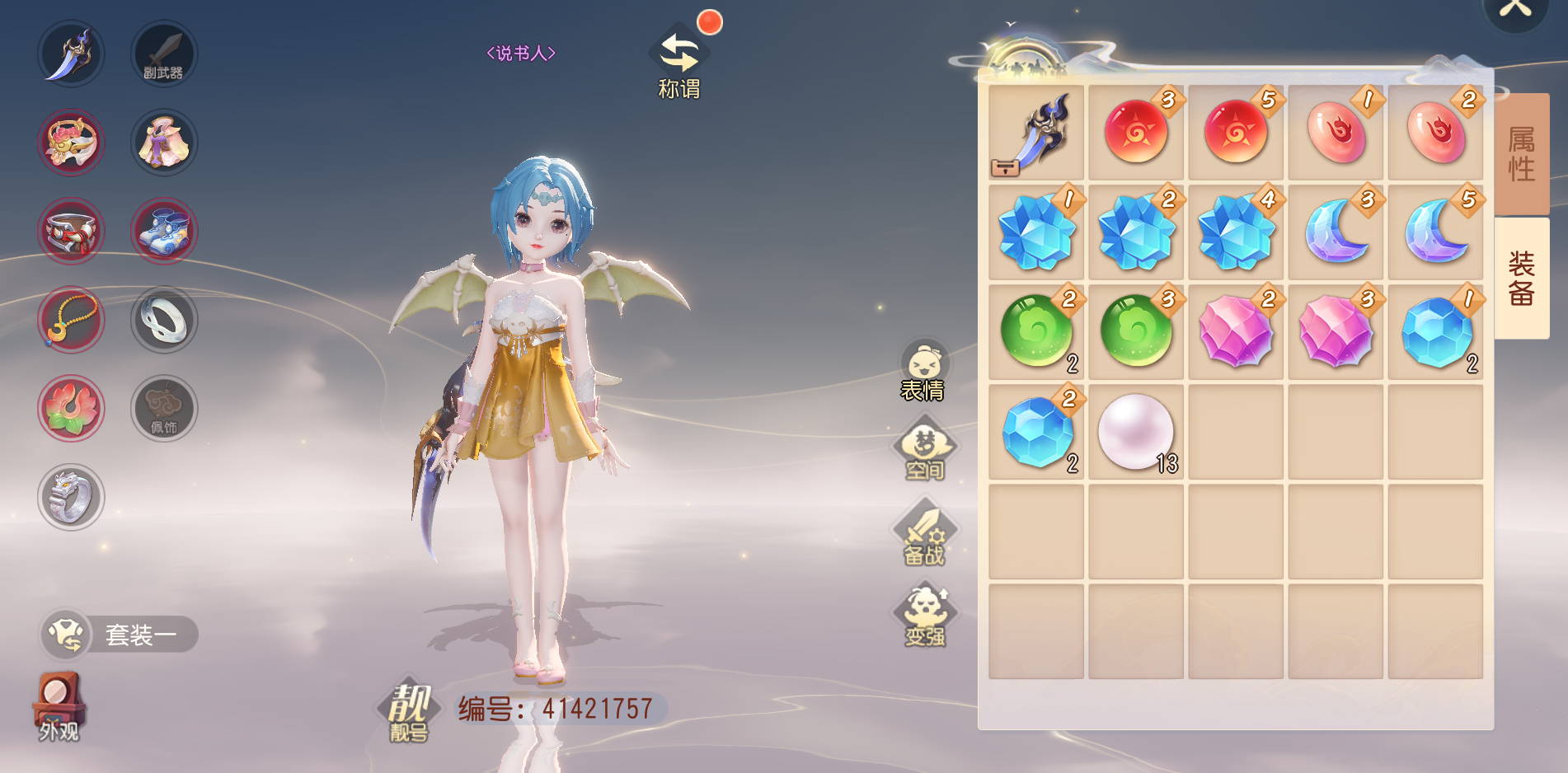
Task: Select the equipped silver dragon ring slot
Action: pos(71,497)
